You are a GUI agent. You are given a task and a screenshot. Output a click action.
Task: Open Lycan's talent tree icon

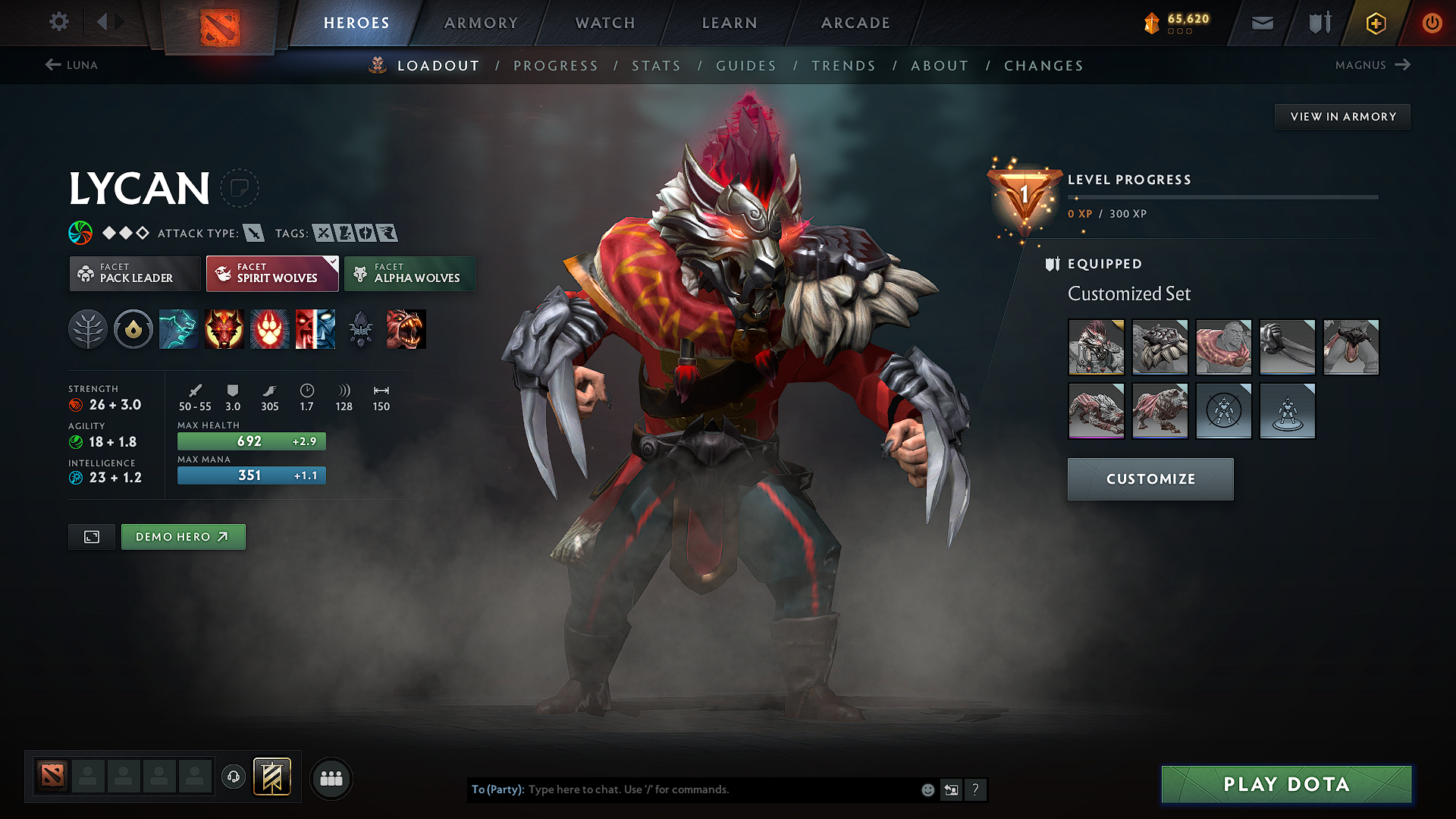88,329
